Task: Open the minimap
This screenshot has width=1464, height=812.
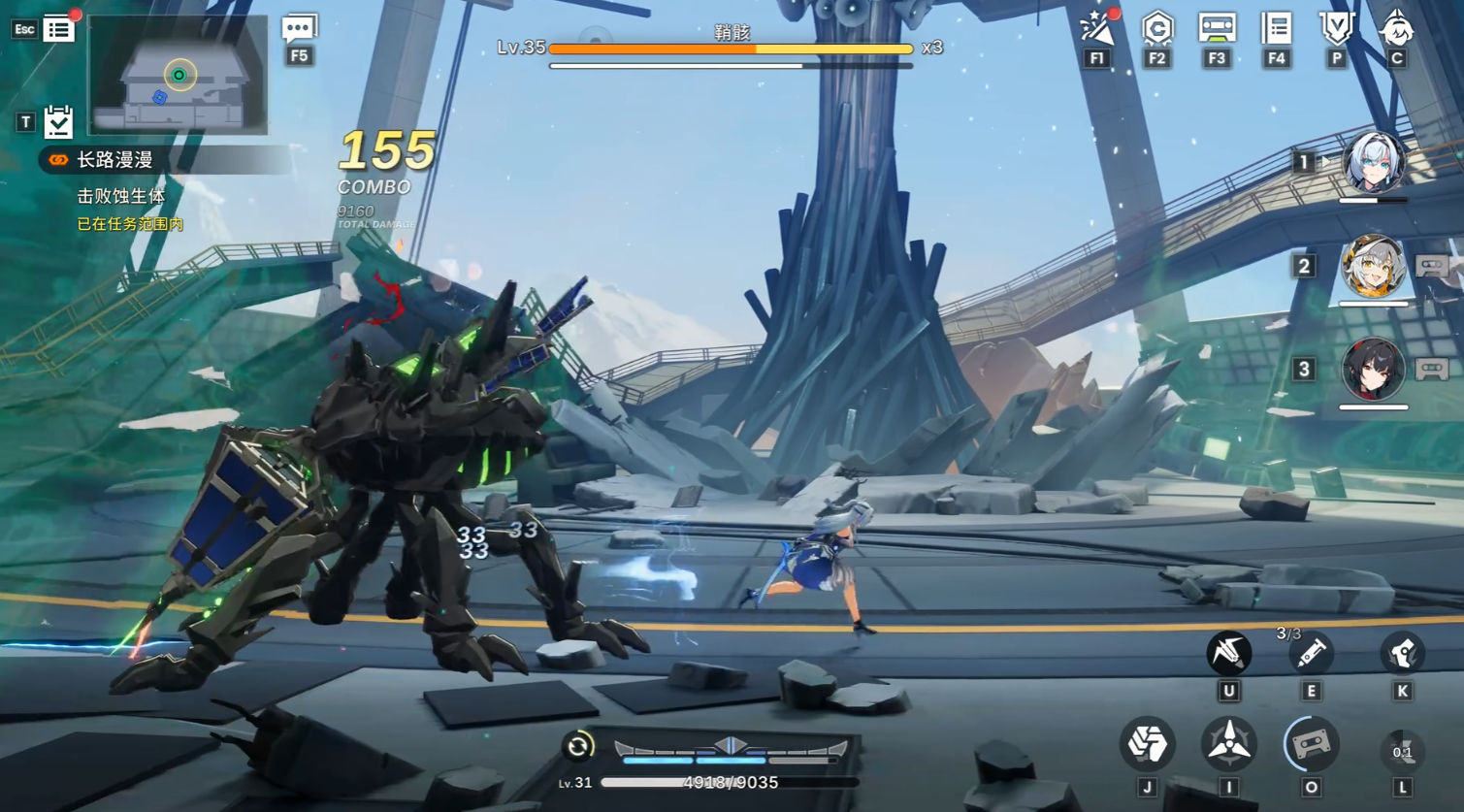Action: pos(178,76)
